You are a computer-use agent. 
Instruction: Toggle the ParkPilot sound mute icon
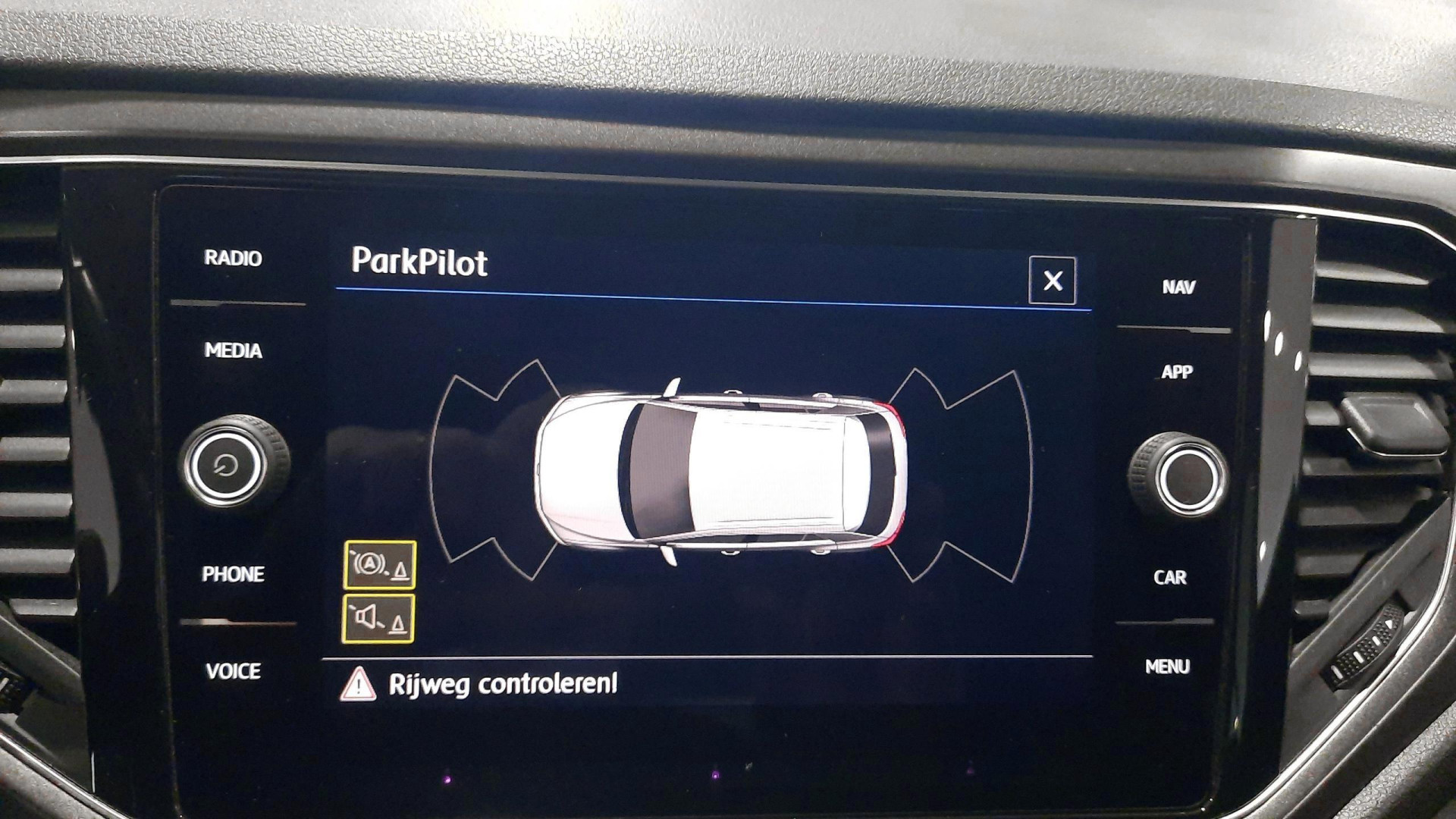(x=378, y=620)
